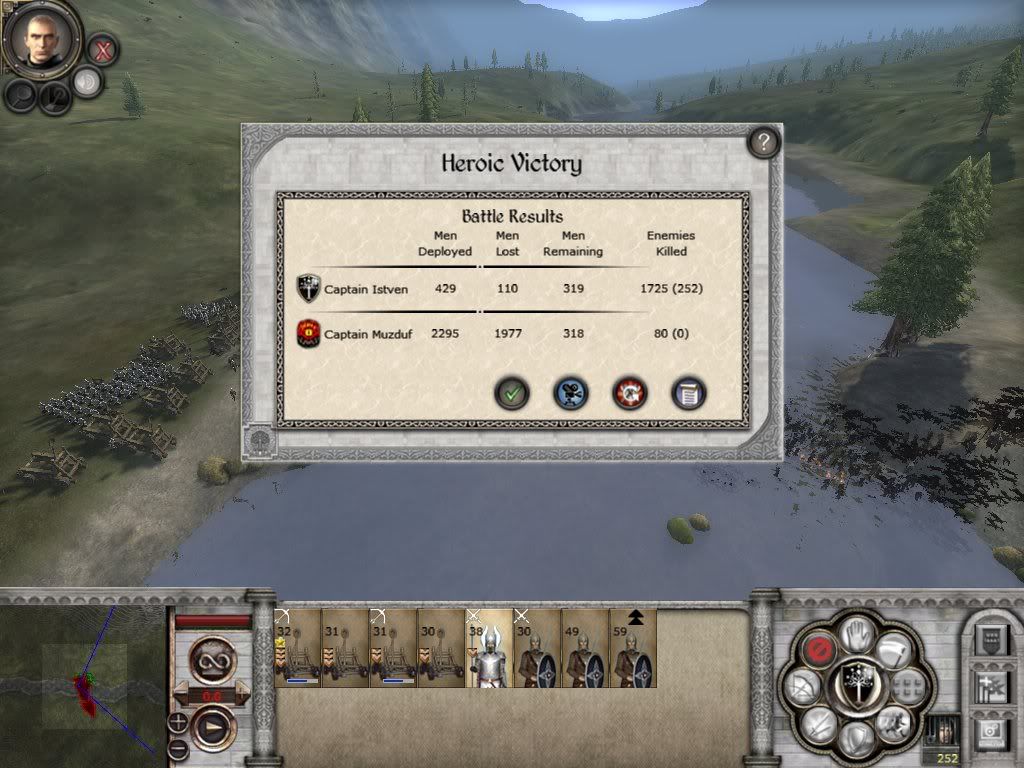The image size is (1024, 768).
Task: Select the shield infantry card numbered 49
Action: tap(585, 648)
